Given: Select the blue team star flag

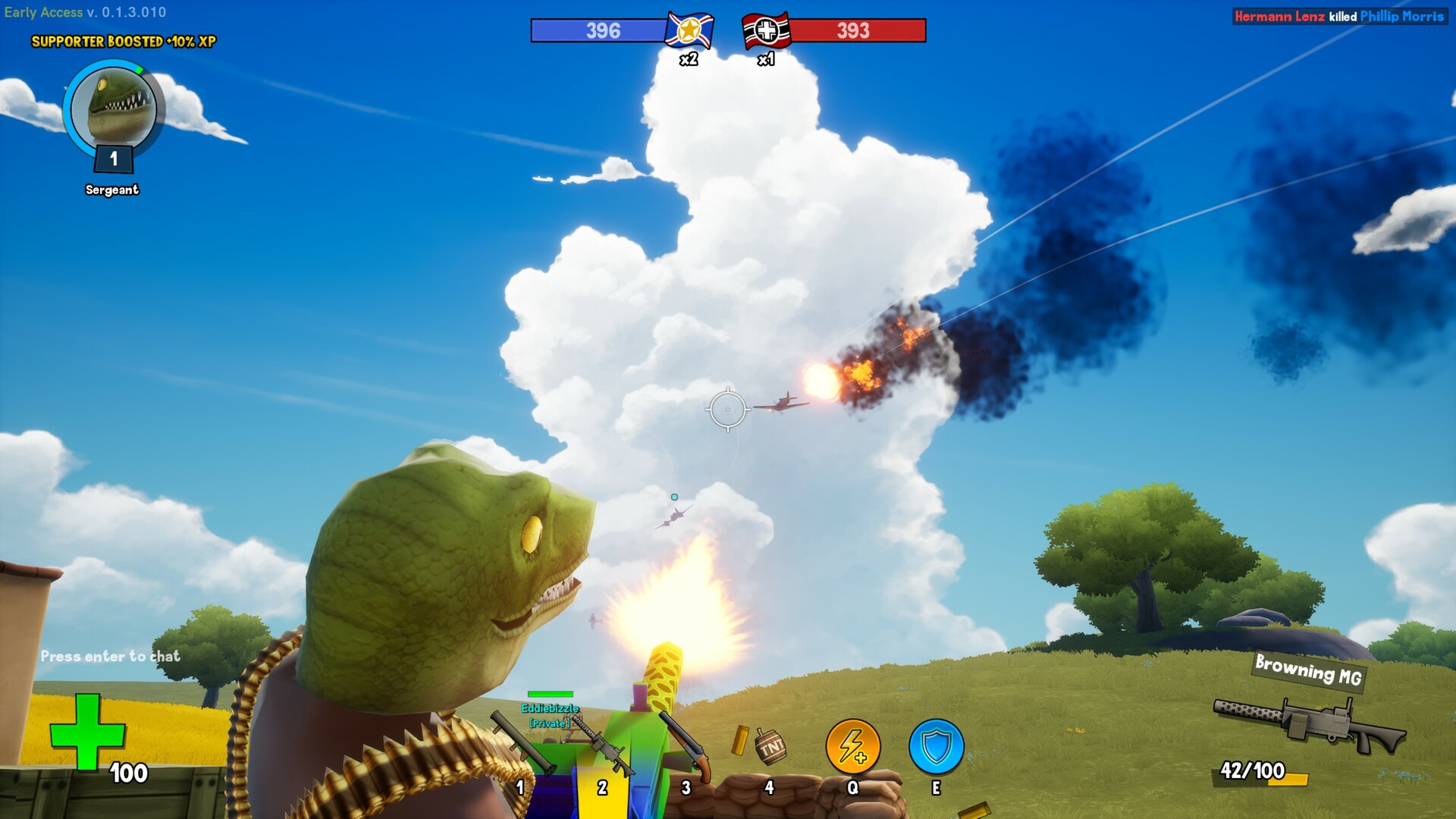Looking at the screenshot, I should click(x=689, y=31).
